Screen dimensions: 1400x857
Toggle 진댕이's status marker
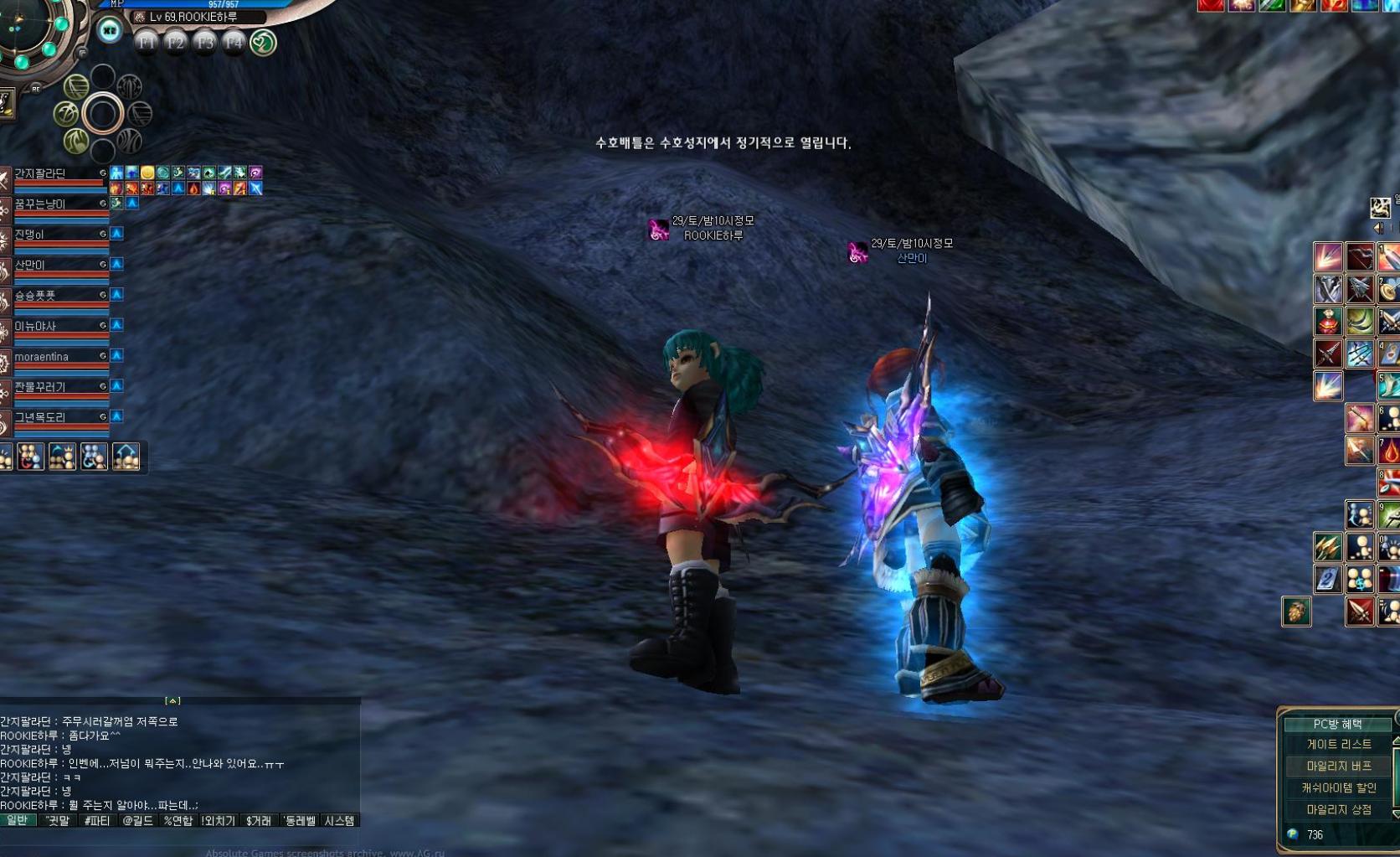pos(102,235)
